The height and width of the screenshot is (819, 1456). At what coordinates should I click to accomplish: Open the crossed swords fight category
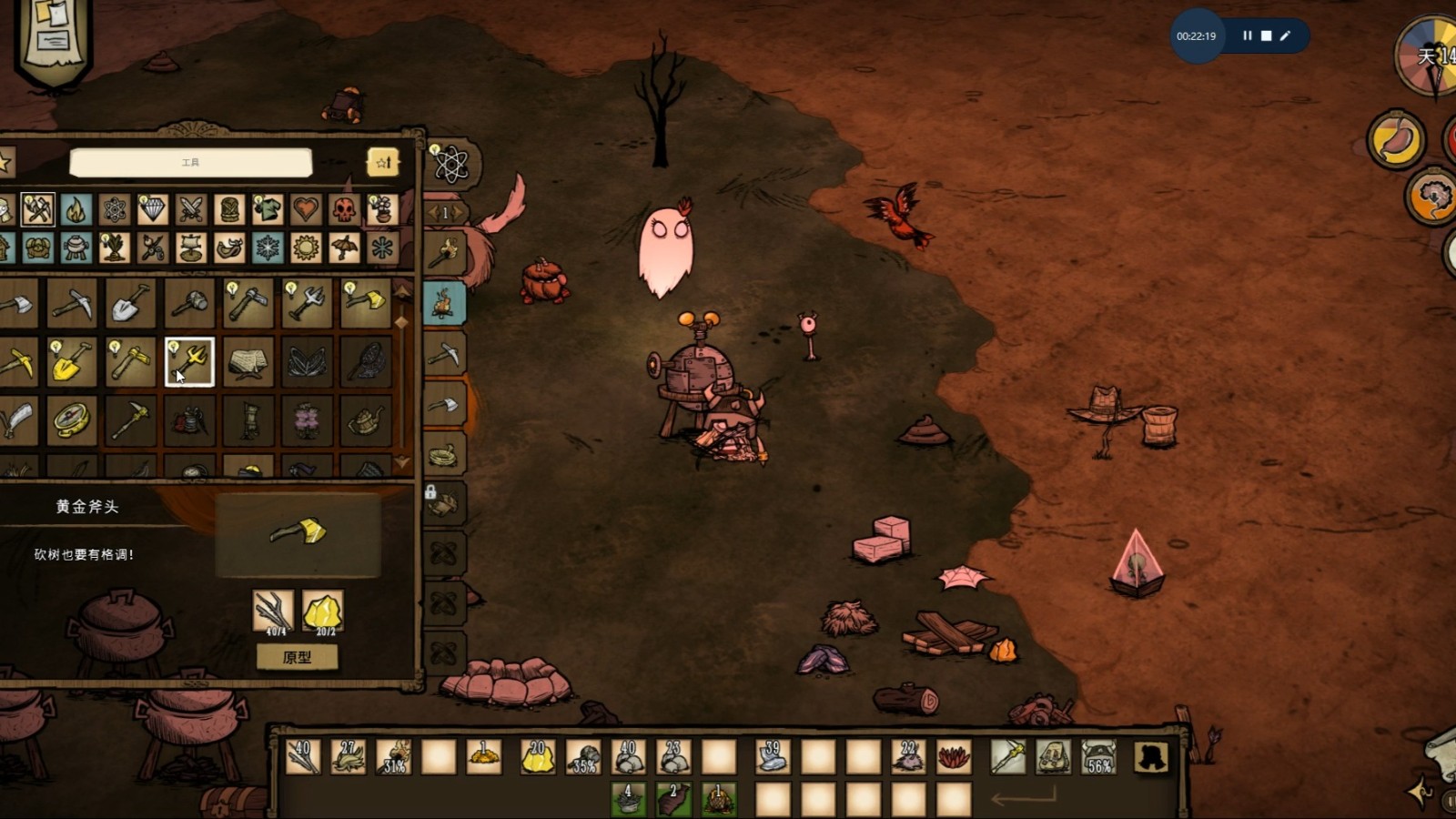(x=191, y=209)
